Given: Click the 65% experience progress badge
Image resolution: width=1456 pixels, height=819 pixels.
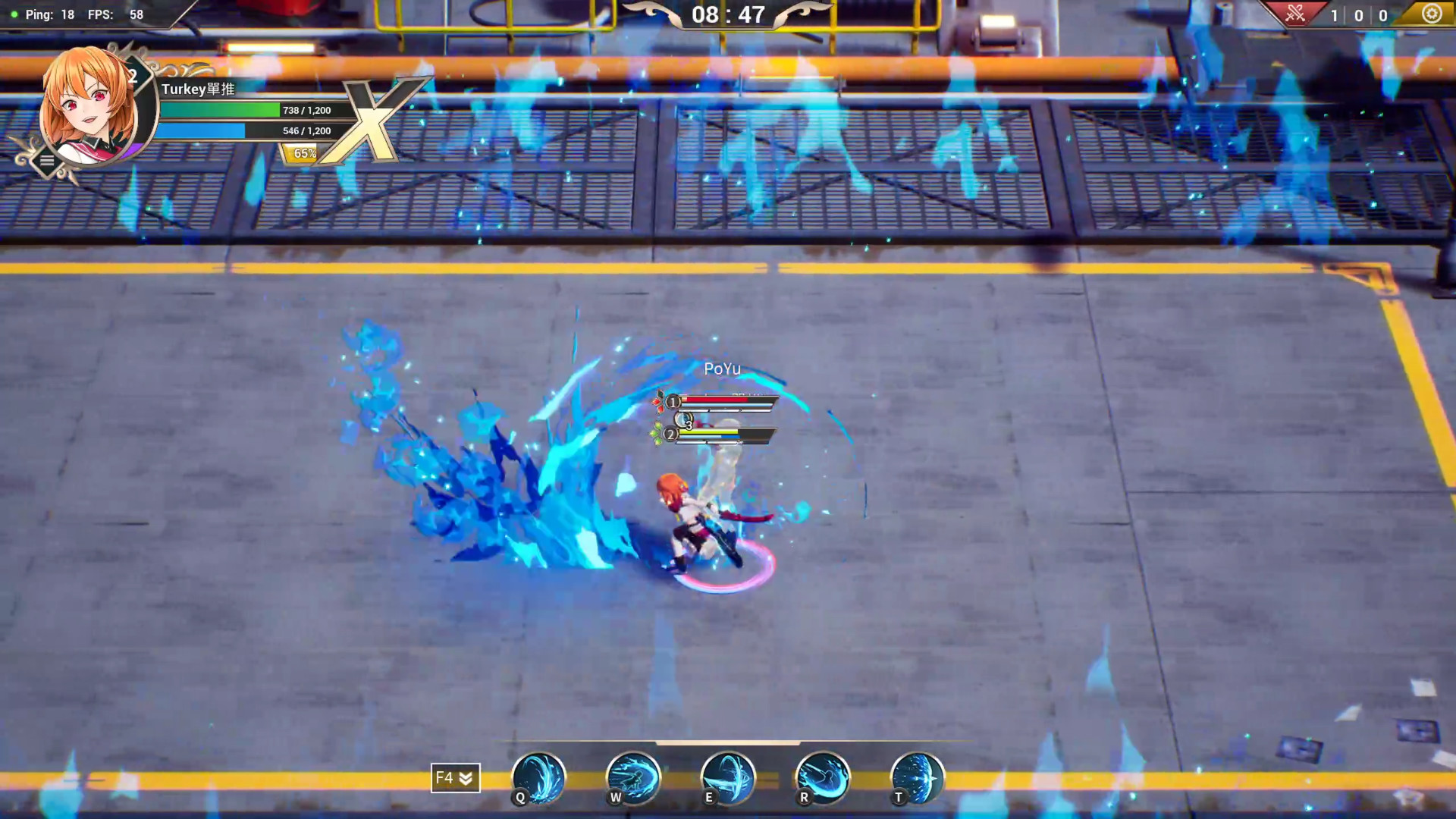Looking at the screenshot, I should pyautogui.click(x=303, y=153).
